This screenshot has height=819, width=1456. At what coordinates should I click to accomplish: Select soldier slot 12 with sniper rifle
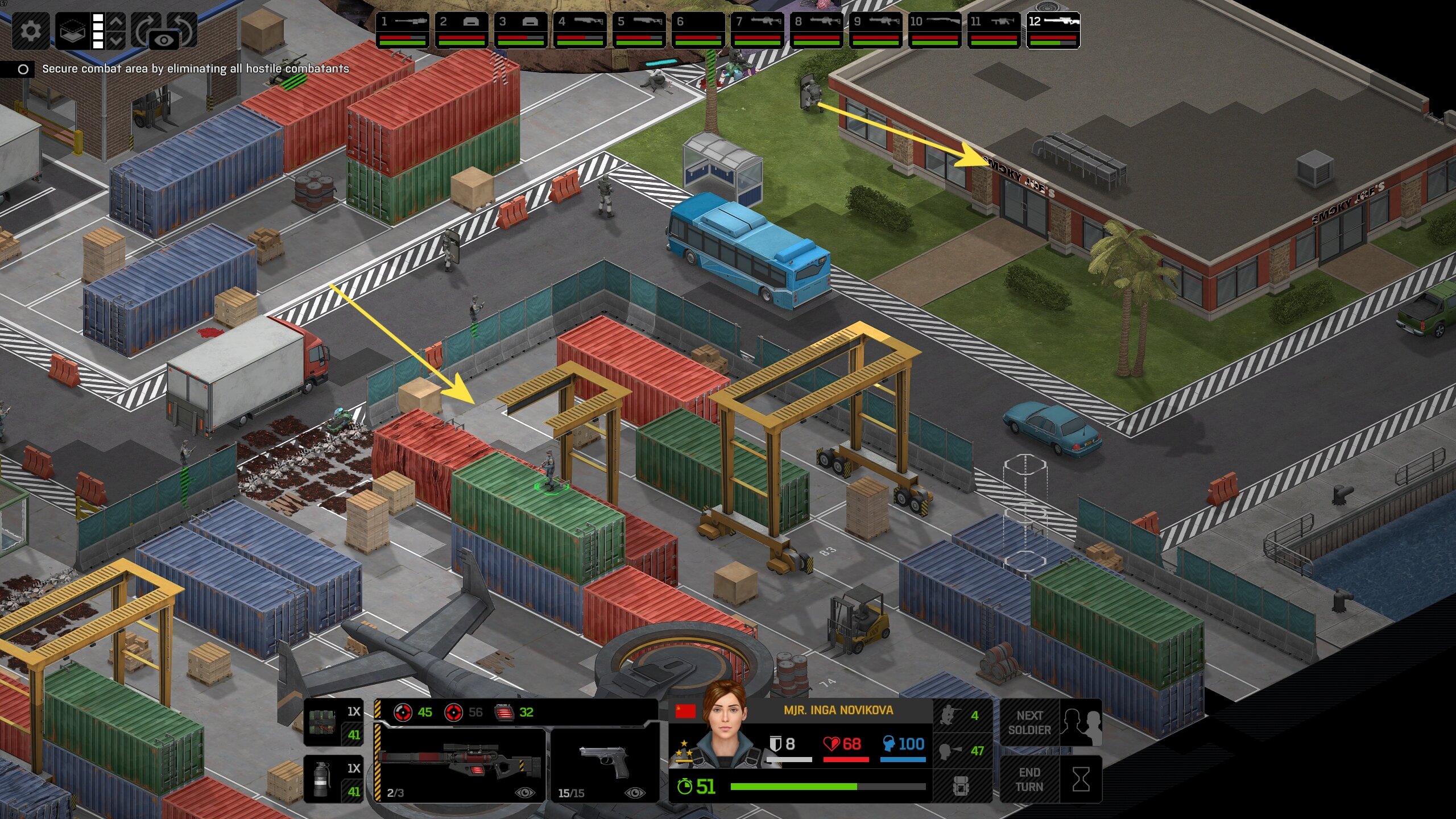coord(1053,30)
